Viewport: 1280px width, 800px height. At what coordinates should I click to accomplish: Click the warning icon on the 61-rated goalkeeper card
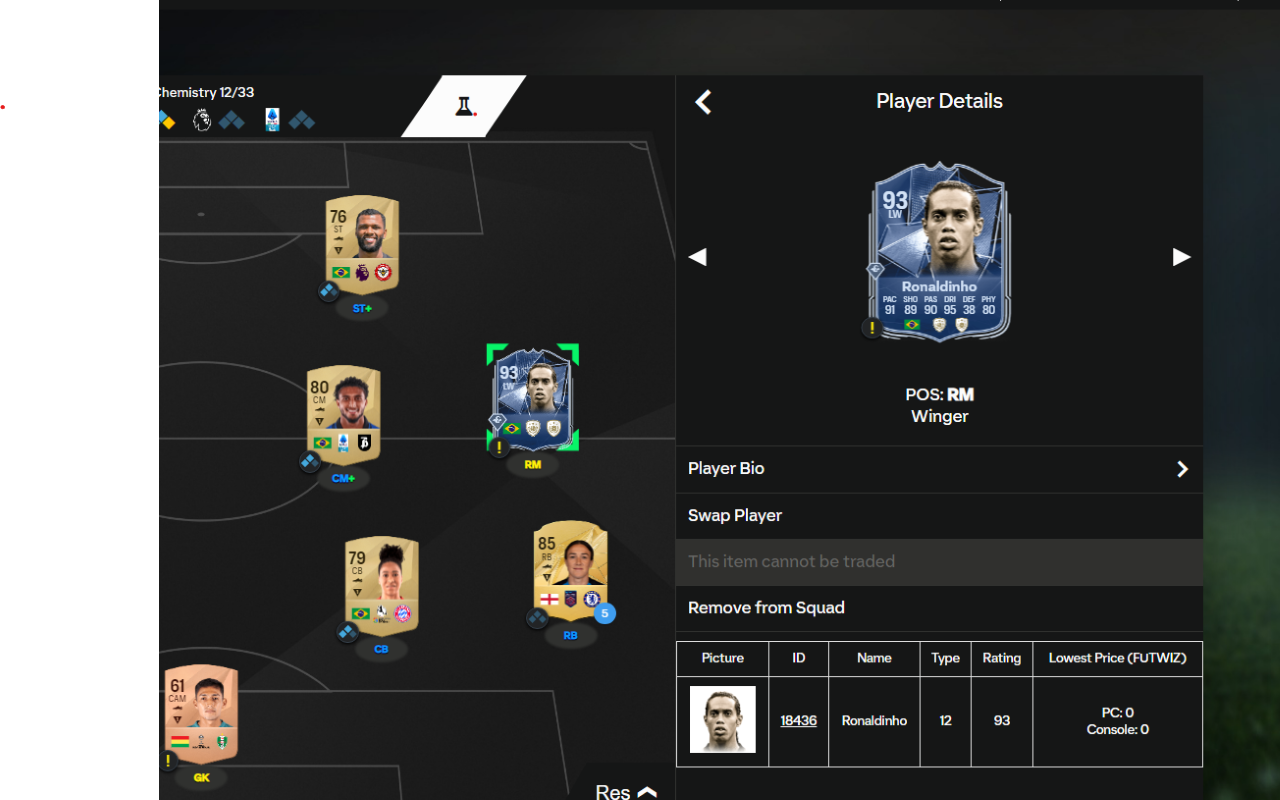tap(168, 761)
